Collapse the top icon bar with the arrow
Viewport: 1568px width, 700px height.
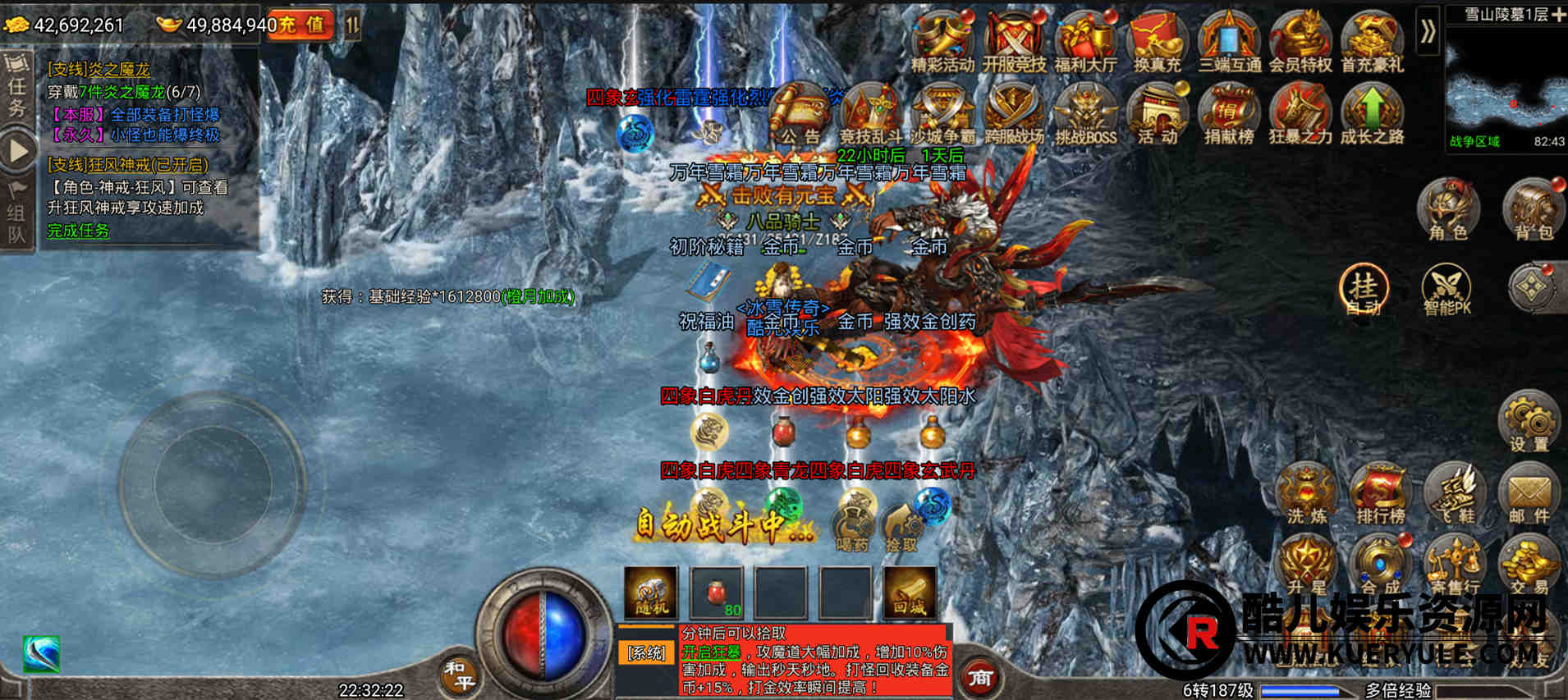[x=1428, y=32]
